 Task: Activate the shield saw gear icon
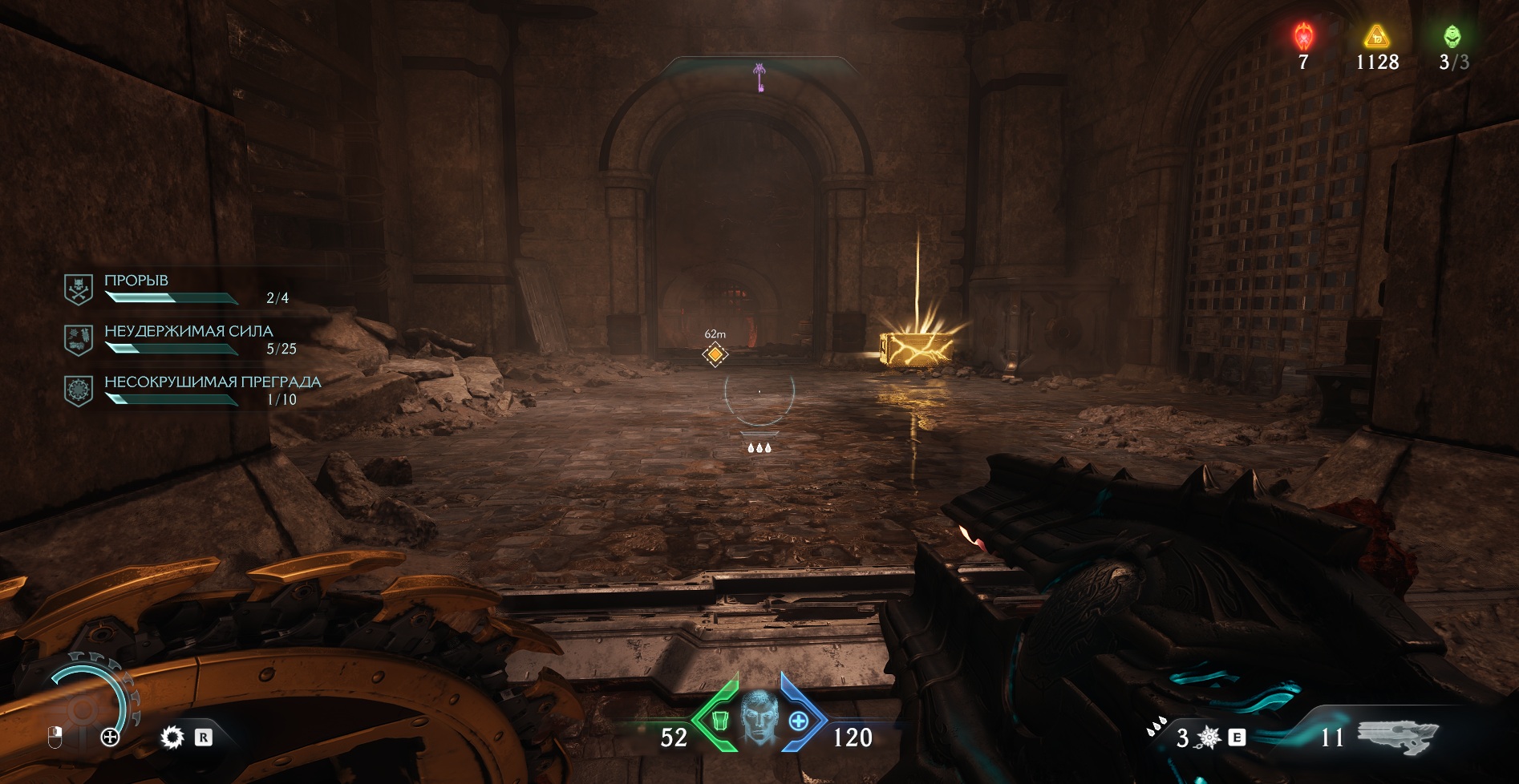point(172,738)
